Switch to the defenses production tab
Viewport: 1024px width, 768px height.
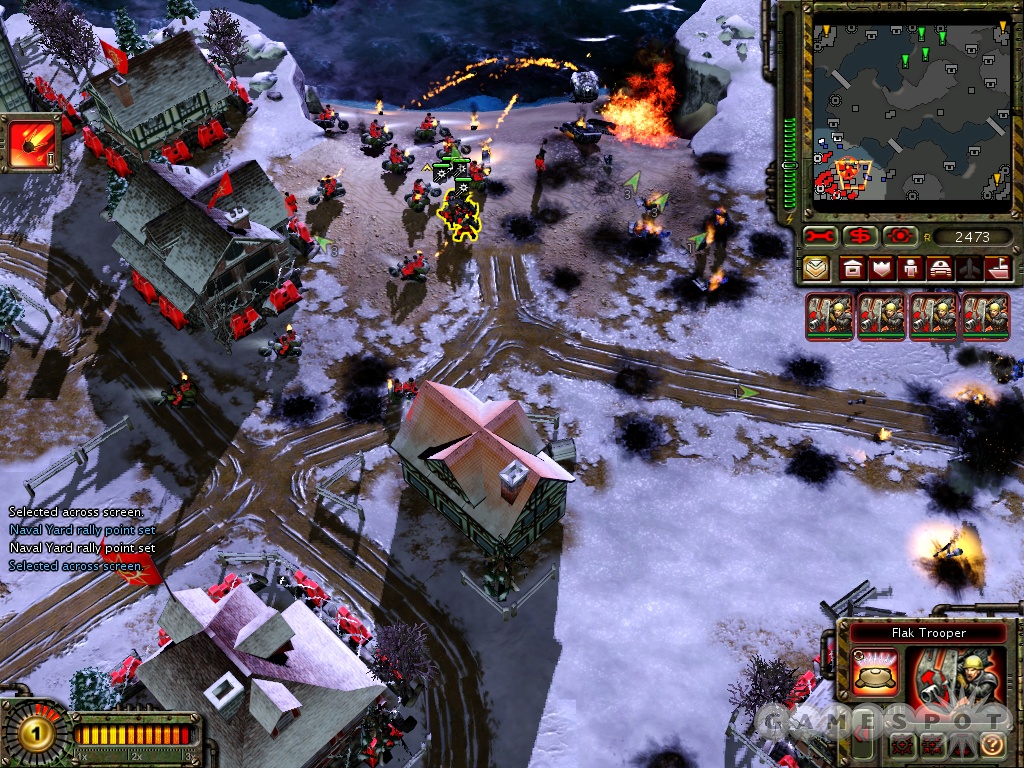(x=881, y=268)
